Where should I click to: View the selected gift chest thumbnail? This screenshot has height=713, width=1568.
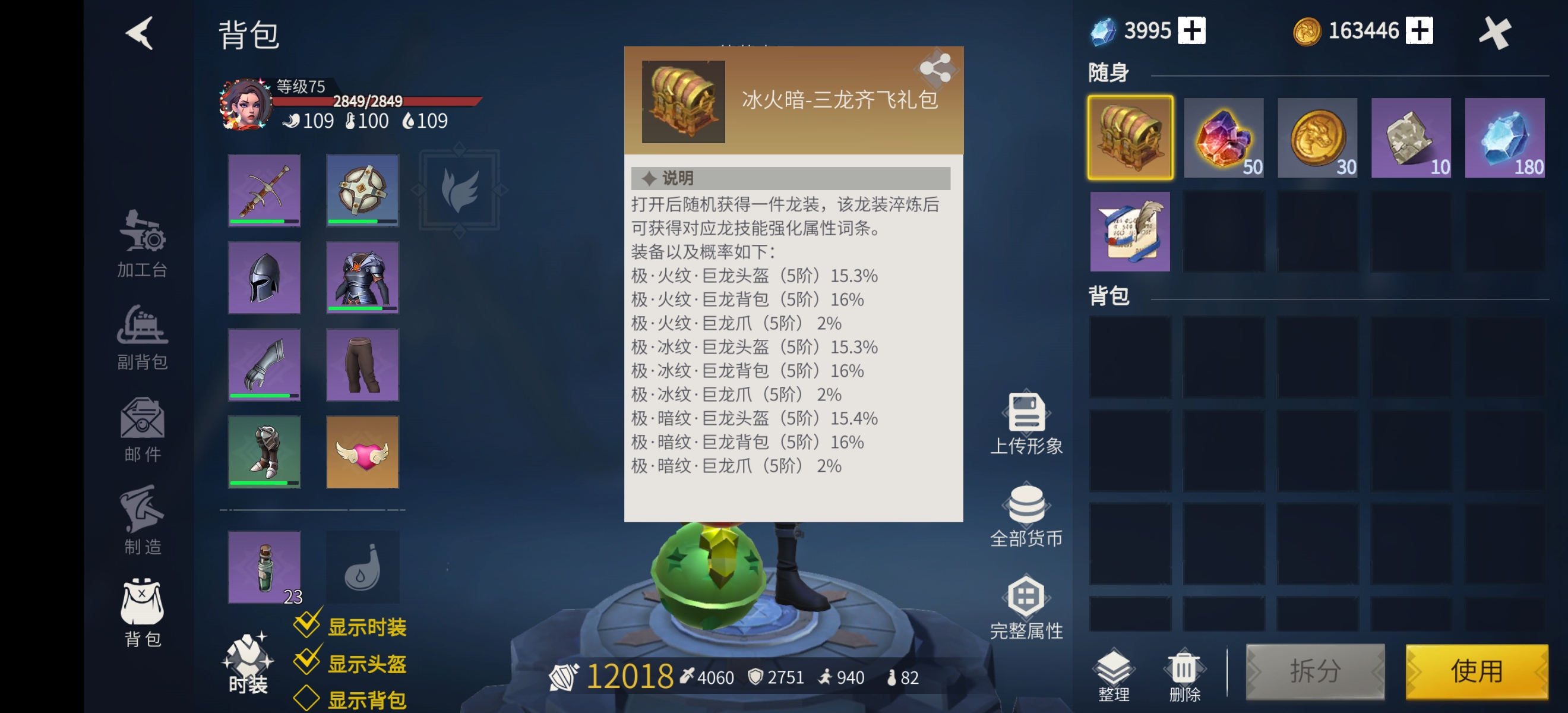click(1129, 137)
